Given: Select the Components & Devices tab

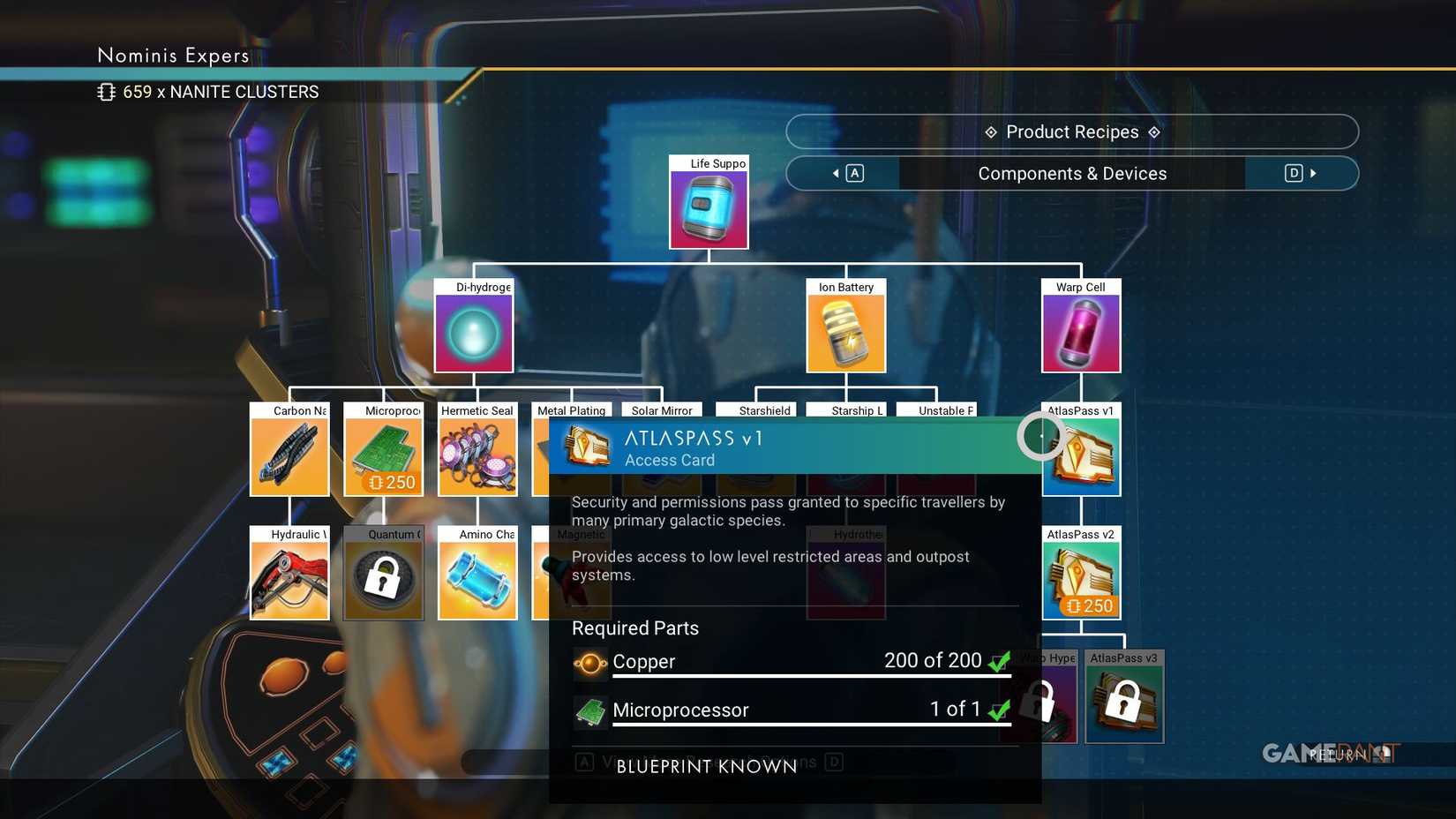Looking at the screenshot, I should point(1071,173).
